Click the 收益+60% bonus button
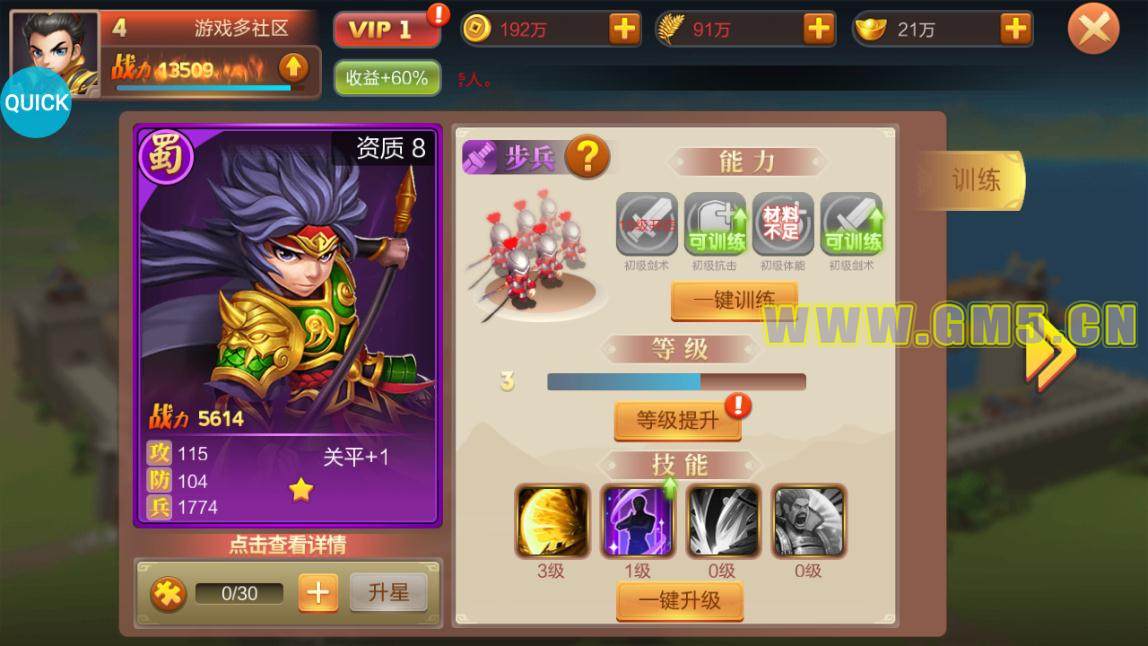 pyautogui.click(x=387, y=78)
